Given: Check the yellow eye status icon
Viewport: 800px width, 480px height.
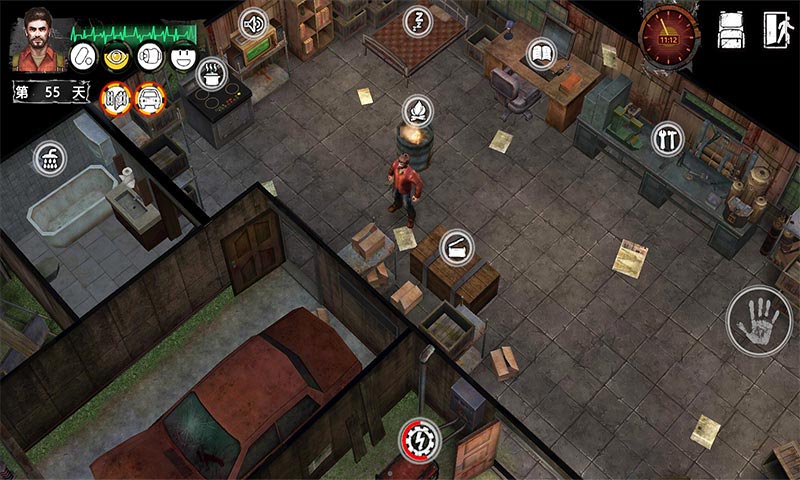Looking at the screenshot, I should tap(119, 57).
